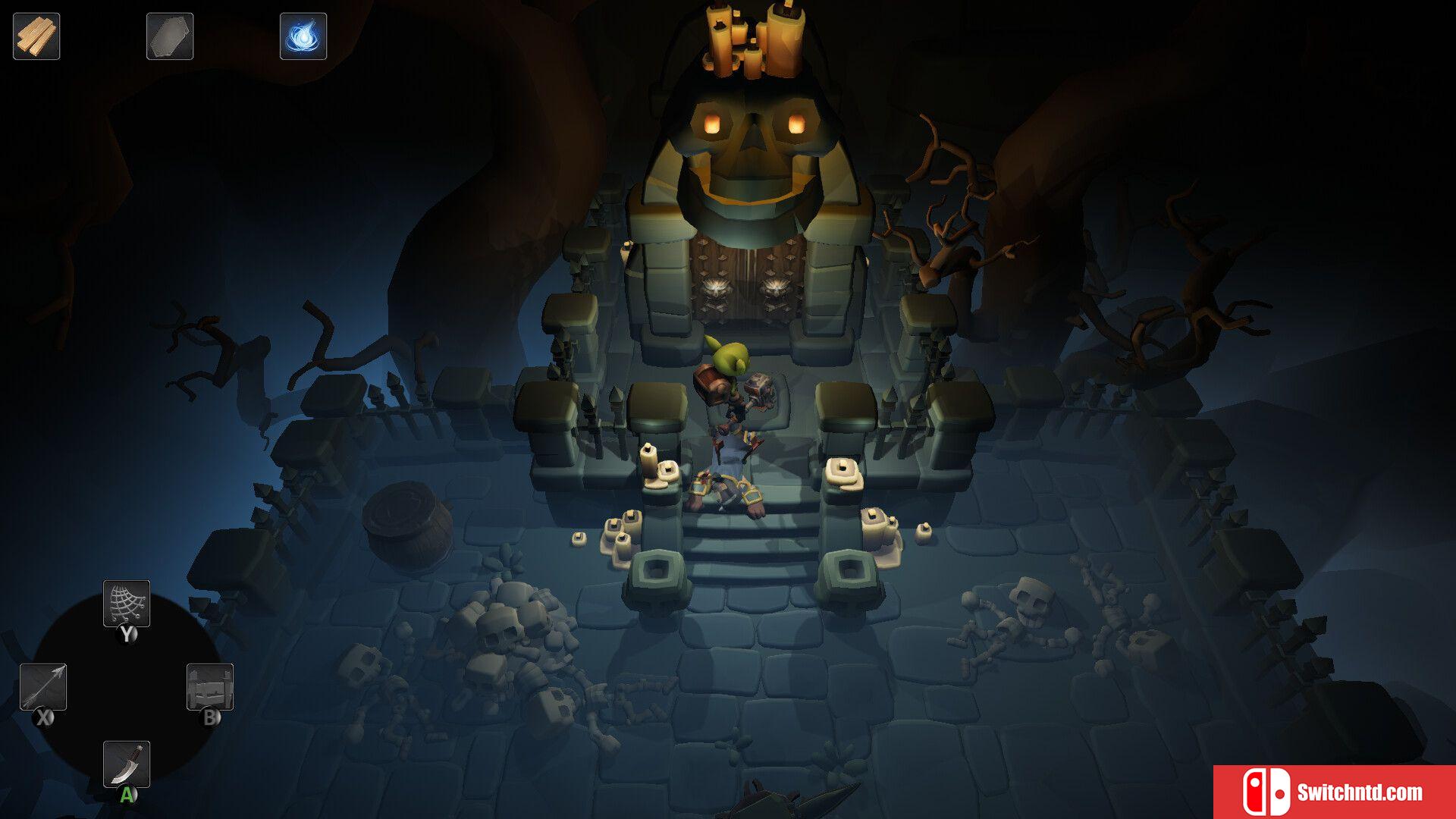Viewport: 1456px width, 819px height.
Task: Choose the spider web trap slot
Action: 127,604
